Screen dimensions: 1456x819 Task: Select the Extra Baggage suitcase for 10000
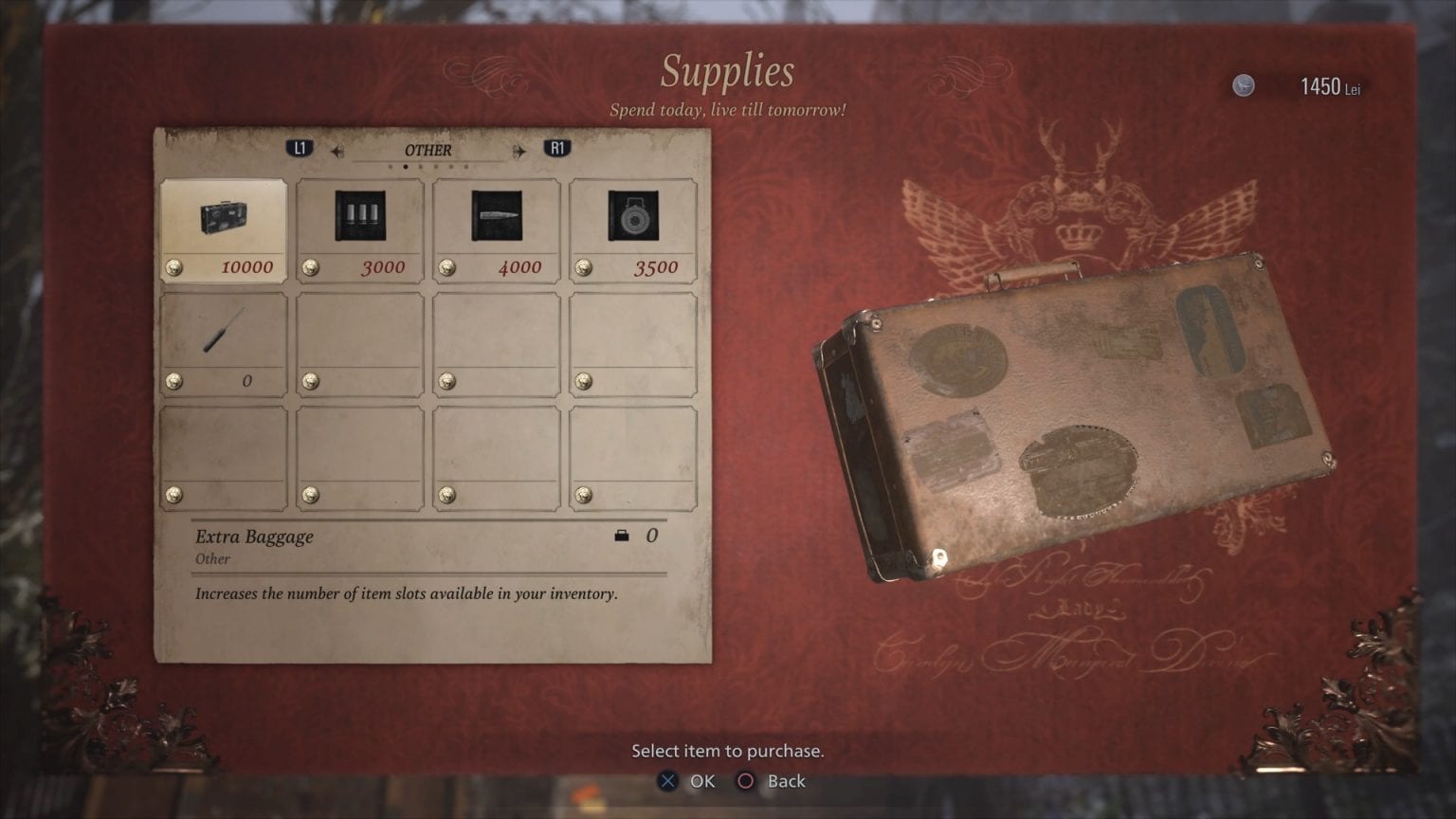[x=224, y=230]
